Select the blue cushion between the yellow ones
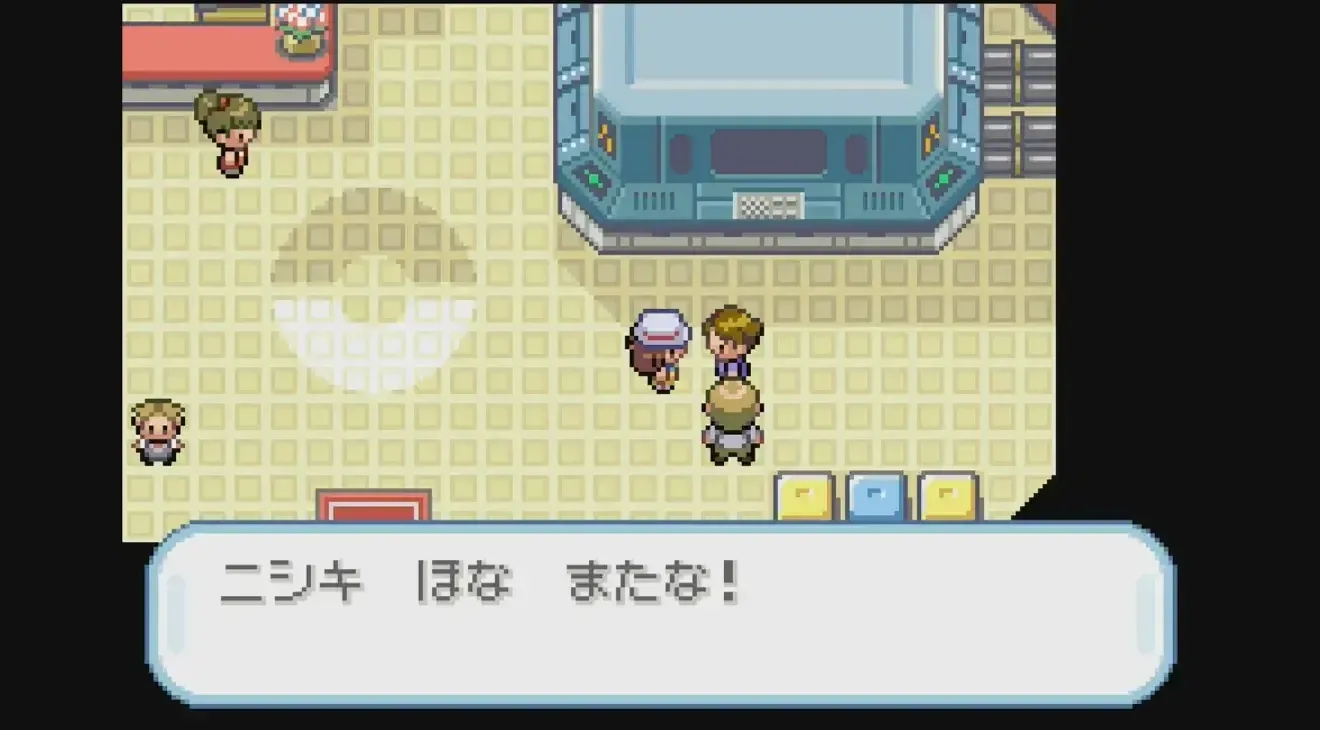This screenshot has width=1320, height=730. pyautogui.click(x=874, y=497)
